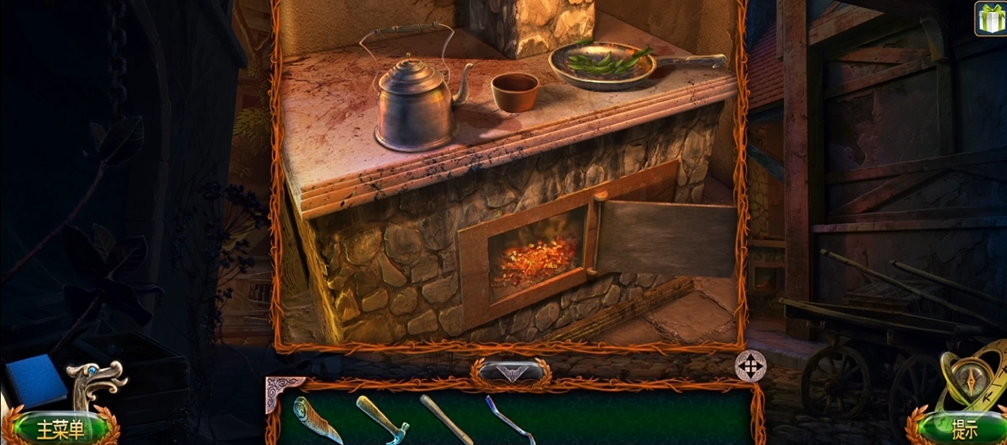Open the blue journal book
1007x445 pixels.
click(37, 381)
